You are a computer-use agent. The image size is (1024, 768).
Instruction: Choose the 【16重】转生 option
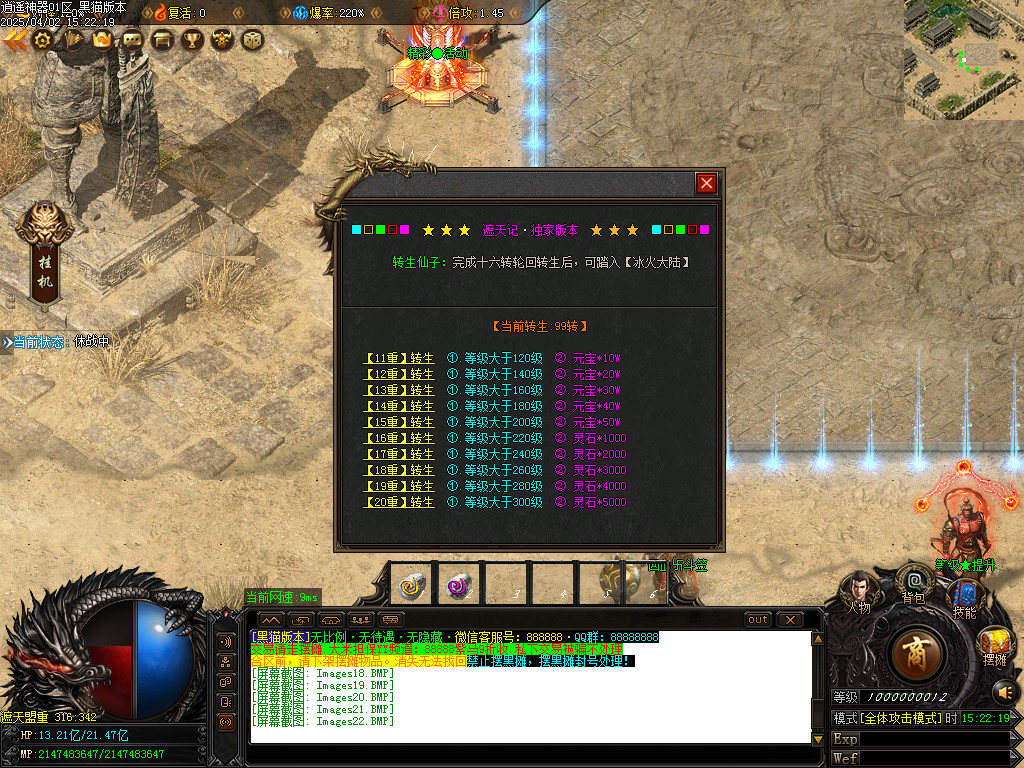coord(399,438)
